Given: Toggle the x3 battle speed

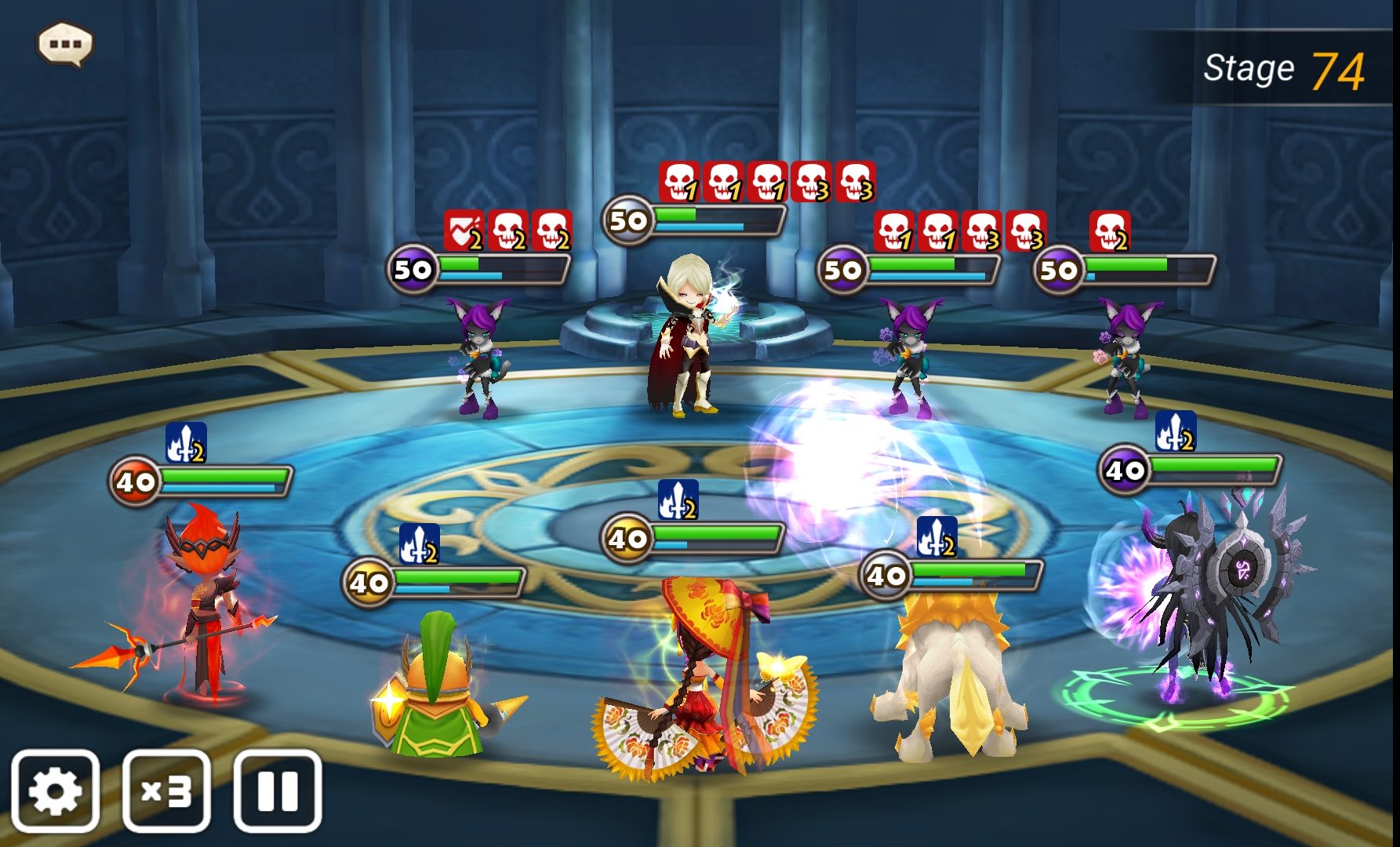Looking at the screenshot, I should pos(166,791).
